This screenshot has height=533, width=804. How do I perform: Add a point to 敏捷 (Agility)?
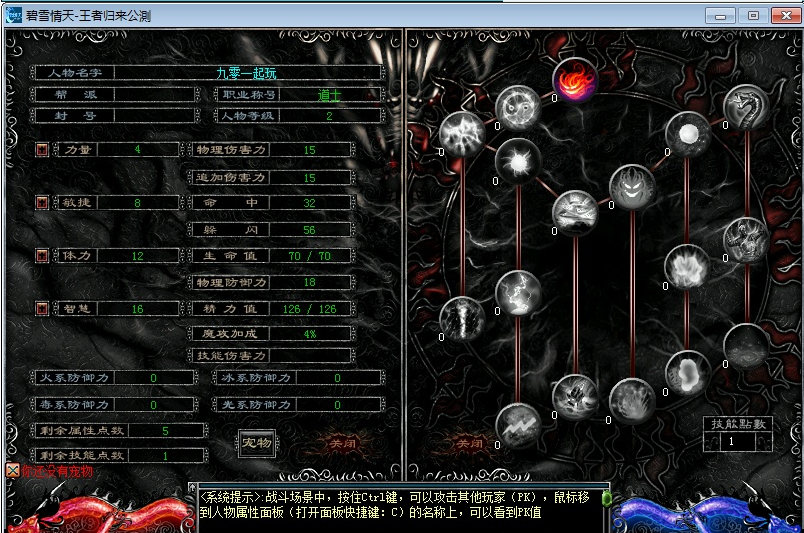[x=42, y=202]
